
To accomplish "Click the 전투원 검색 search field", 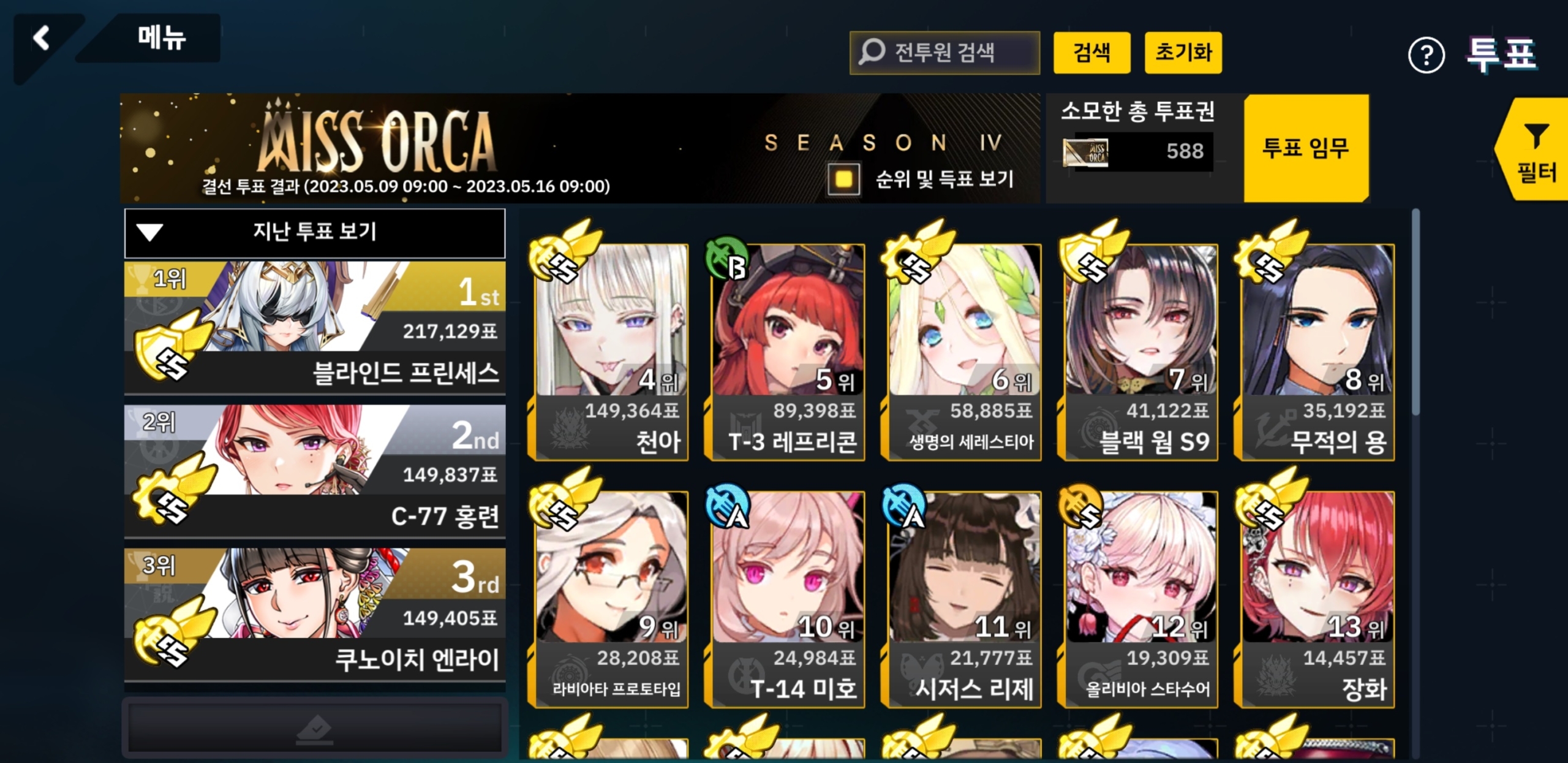I will (x=944, y=53).
